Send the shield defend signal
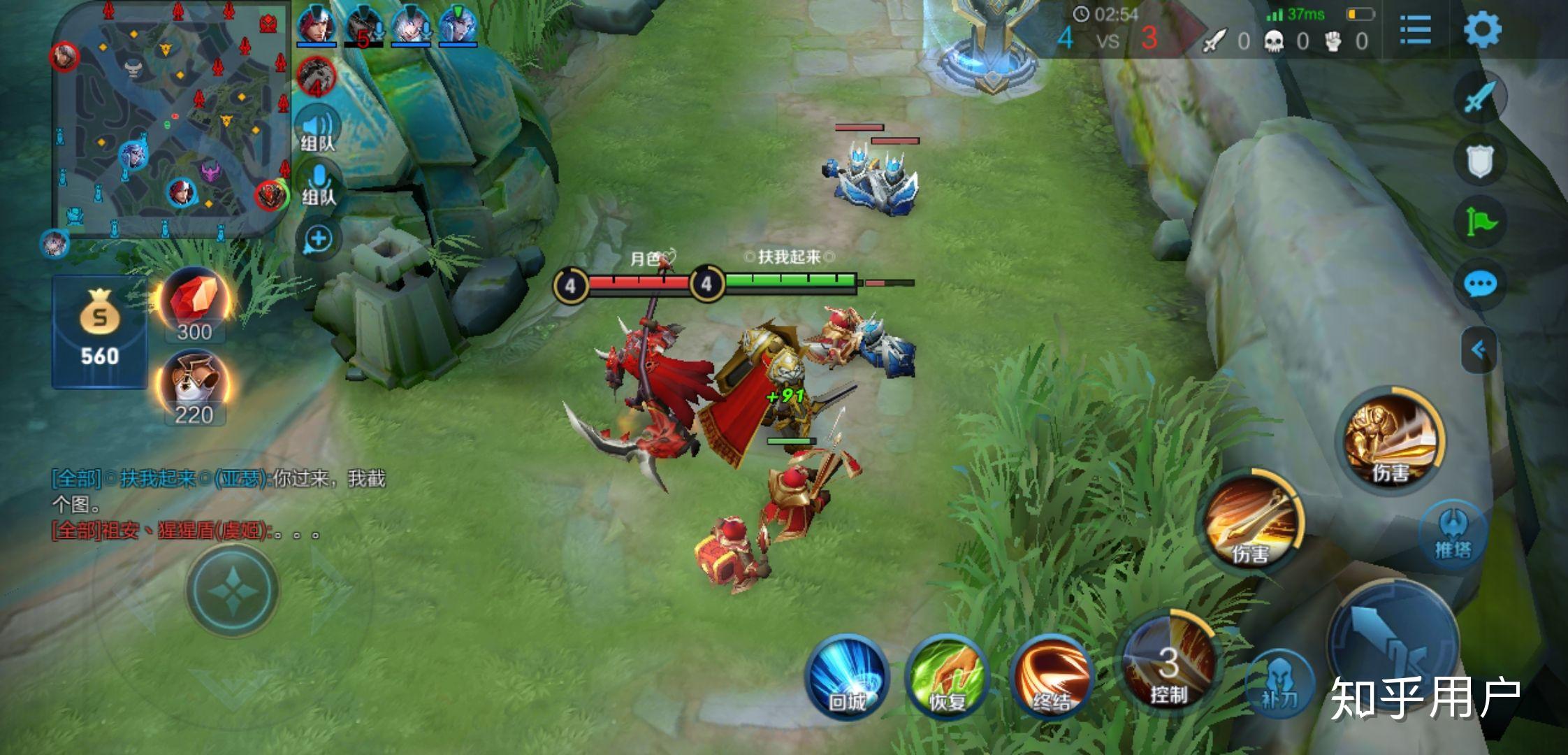The height and width of the screenshot is (755, 1568). pyautogui.click(x=1479, y=160)
